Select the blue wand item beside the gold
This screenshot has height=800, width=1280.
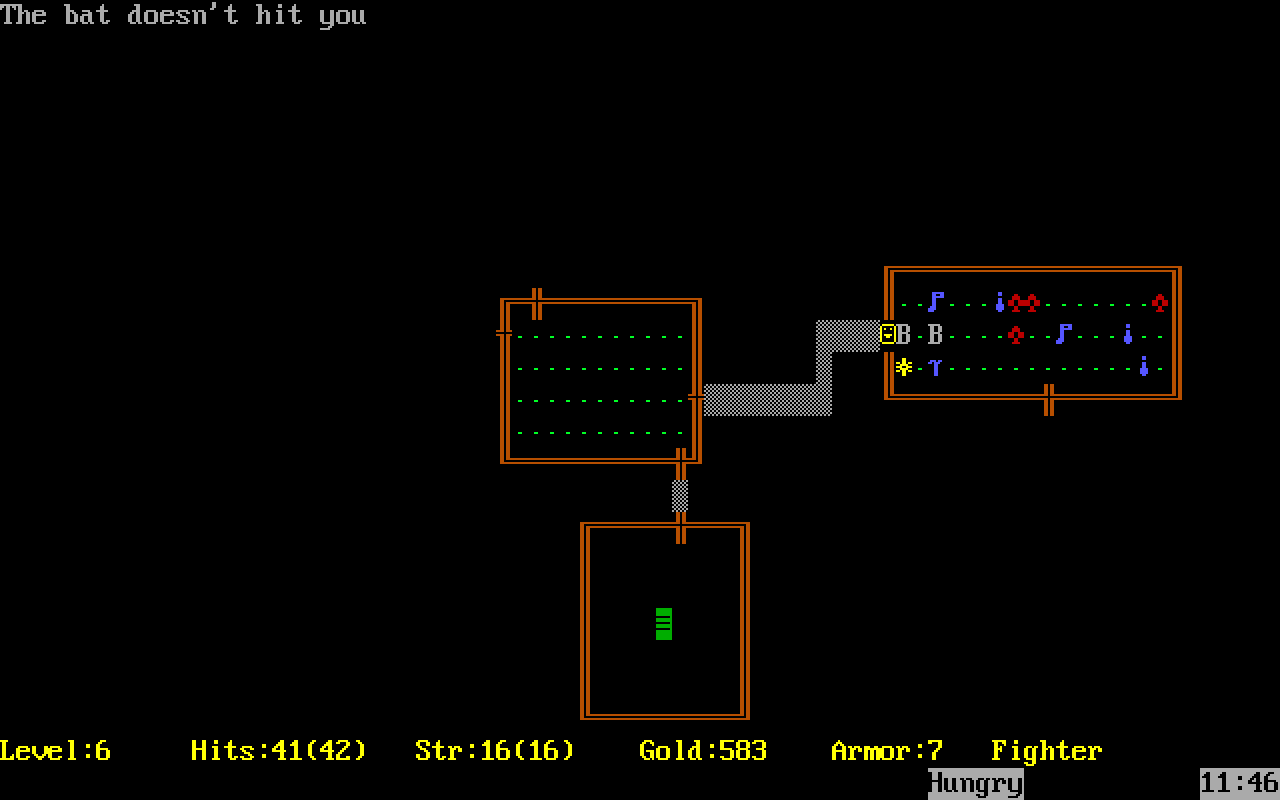[936, 367]
